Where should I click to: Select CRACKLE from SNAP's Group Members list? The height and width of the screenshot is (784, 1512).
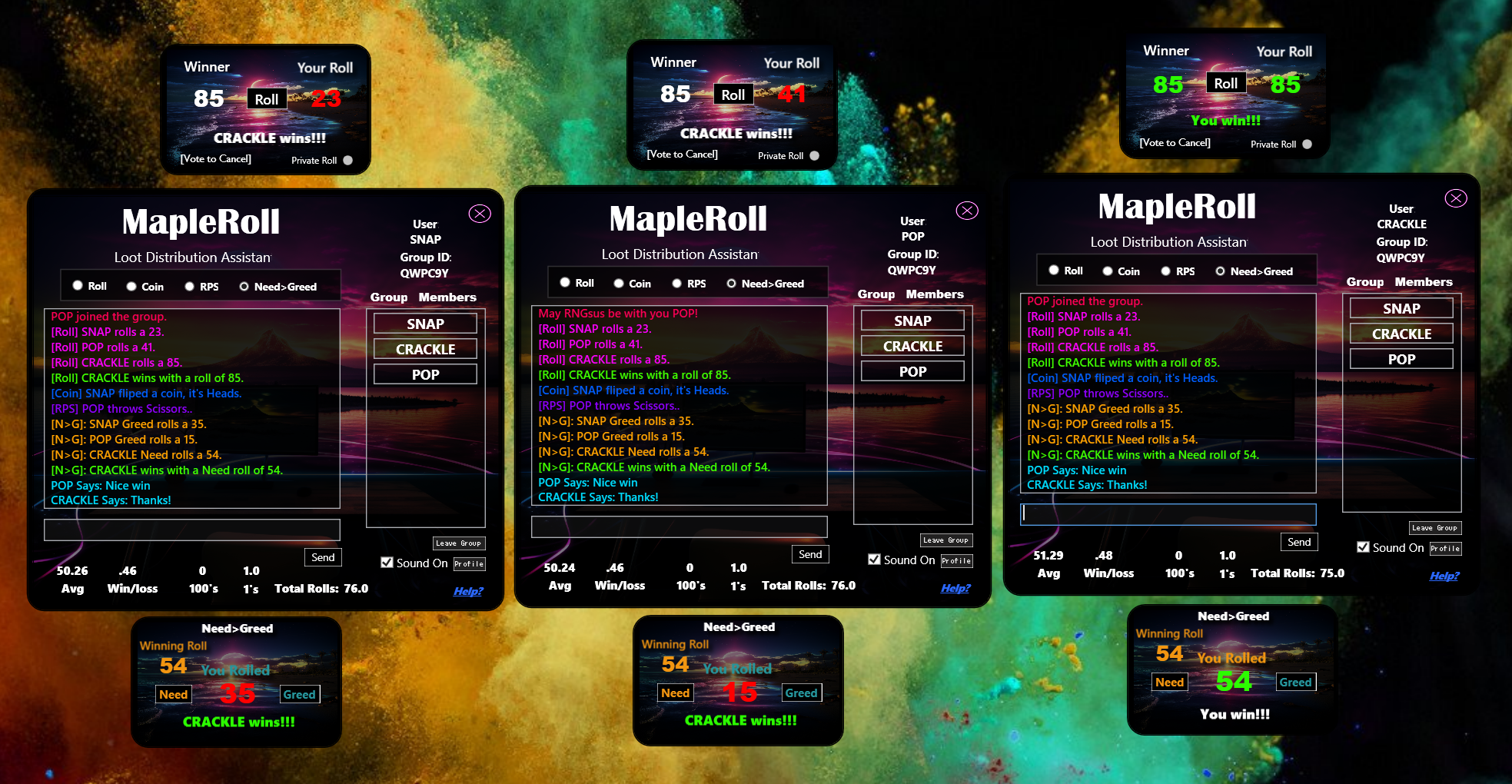click(x=424, y=348)
